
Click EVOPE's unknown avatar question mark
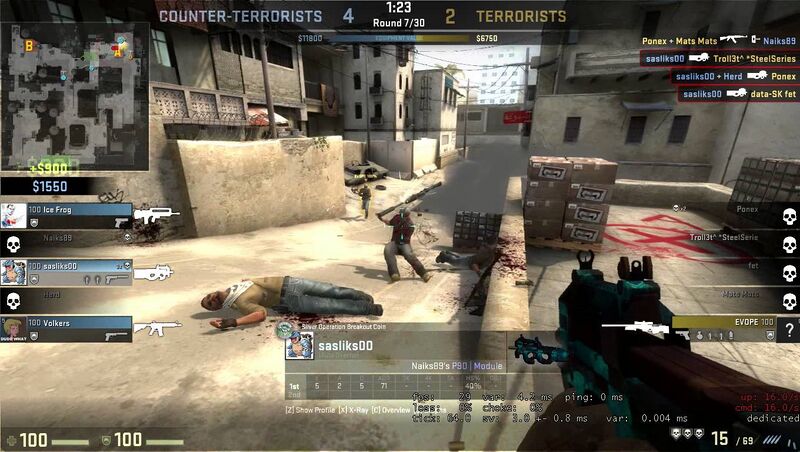pyautogui.click(x=789, y=331)
